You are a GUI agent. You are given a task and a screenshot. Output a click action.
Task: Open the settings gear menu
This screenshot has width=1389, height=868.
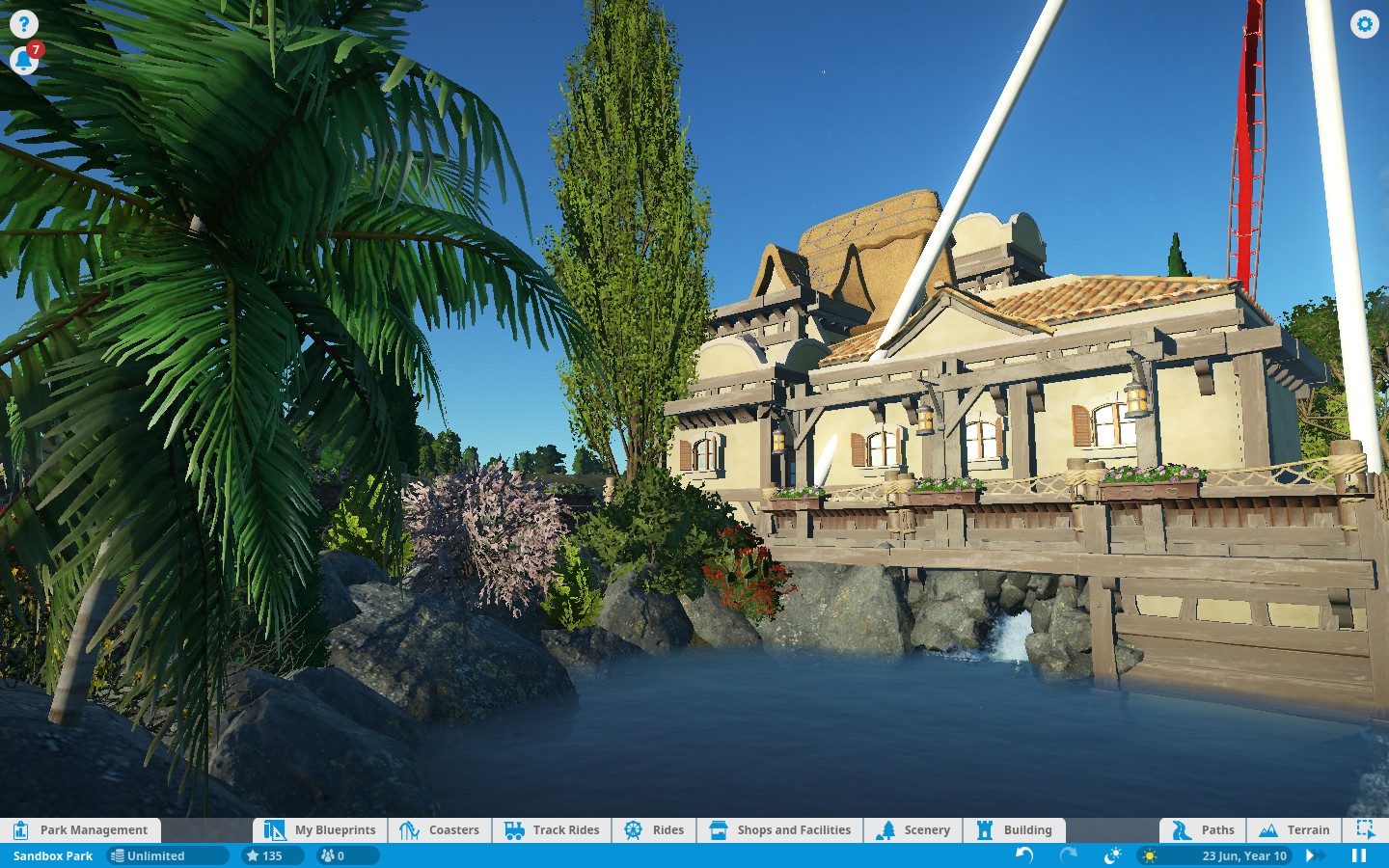(1364, 24)
